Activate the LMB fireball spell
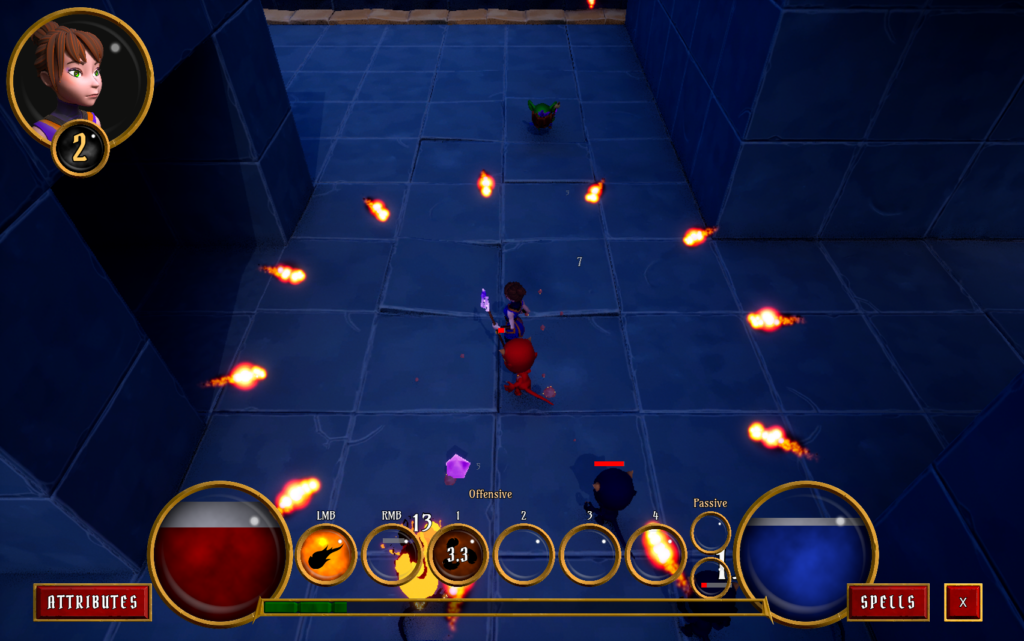Screen dimensions: 1024x641 point(327,554)
